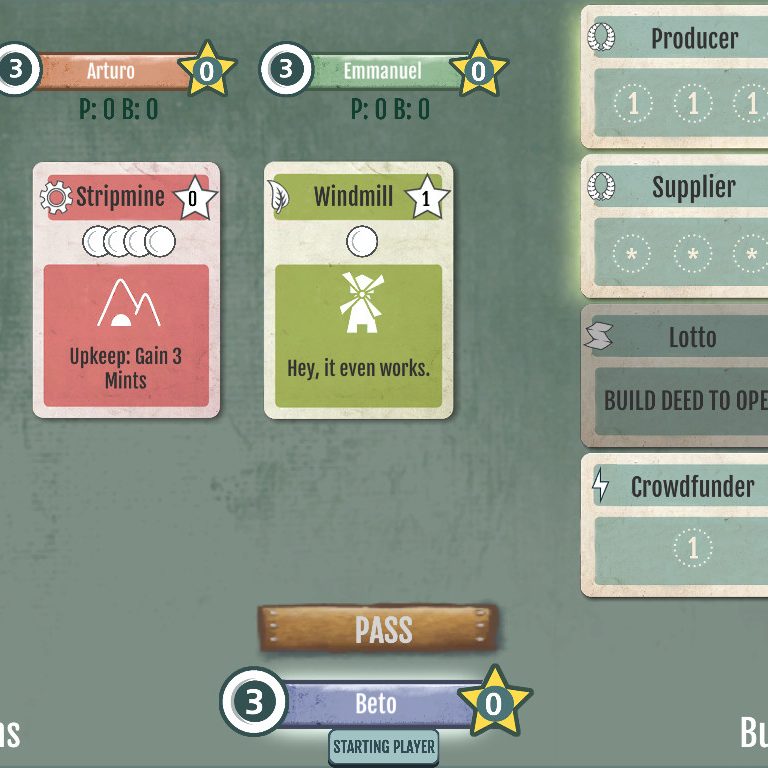
Task: Show Emmanuel's player panel
Action: [x=381, y=71]
